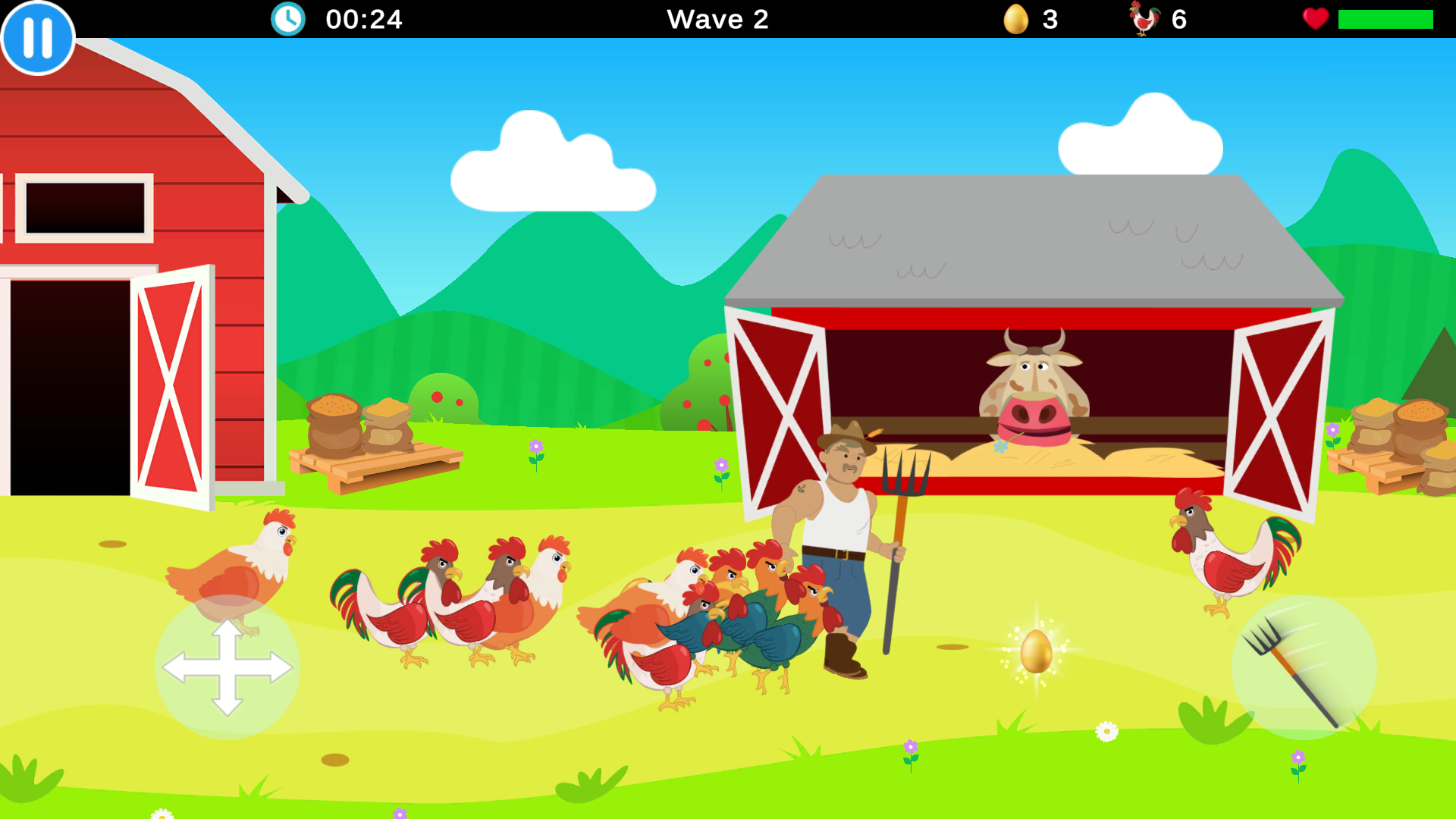
Task: Click the rooster counter icon
Action: (x=1144, y=19)
